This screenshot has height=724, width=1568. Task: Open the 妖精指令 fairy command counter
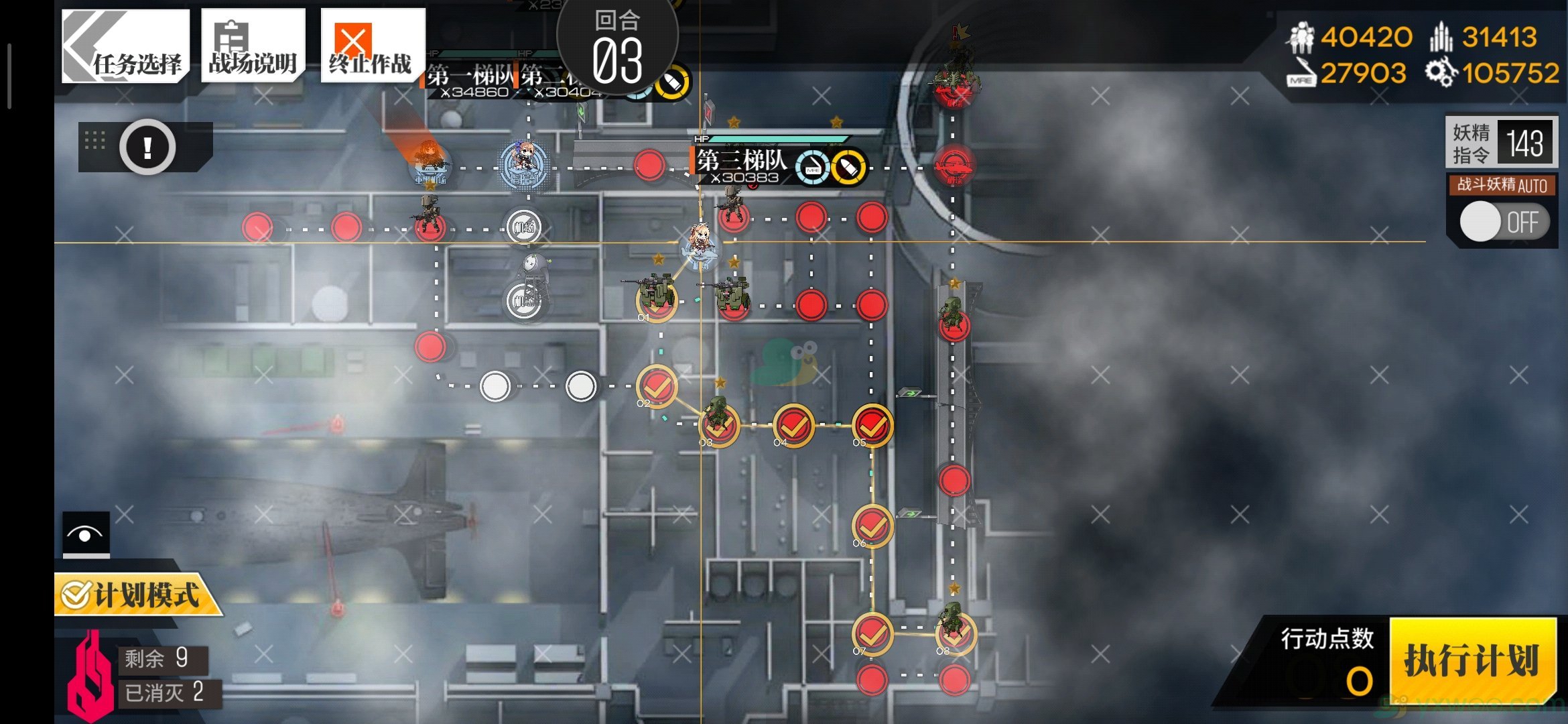pos(1501,143)
